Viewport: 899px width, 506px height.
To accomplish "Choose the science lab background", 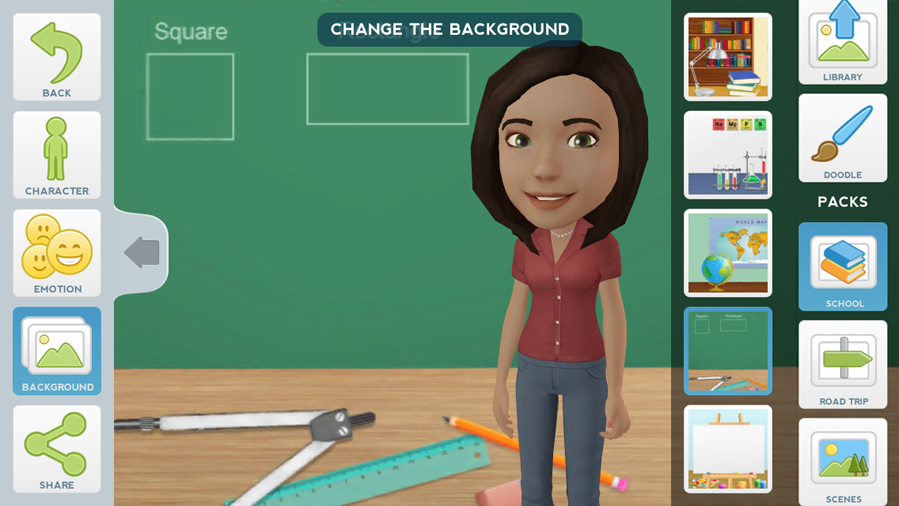I will [x=727, y=155].
